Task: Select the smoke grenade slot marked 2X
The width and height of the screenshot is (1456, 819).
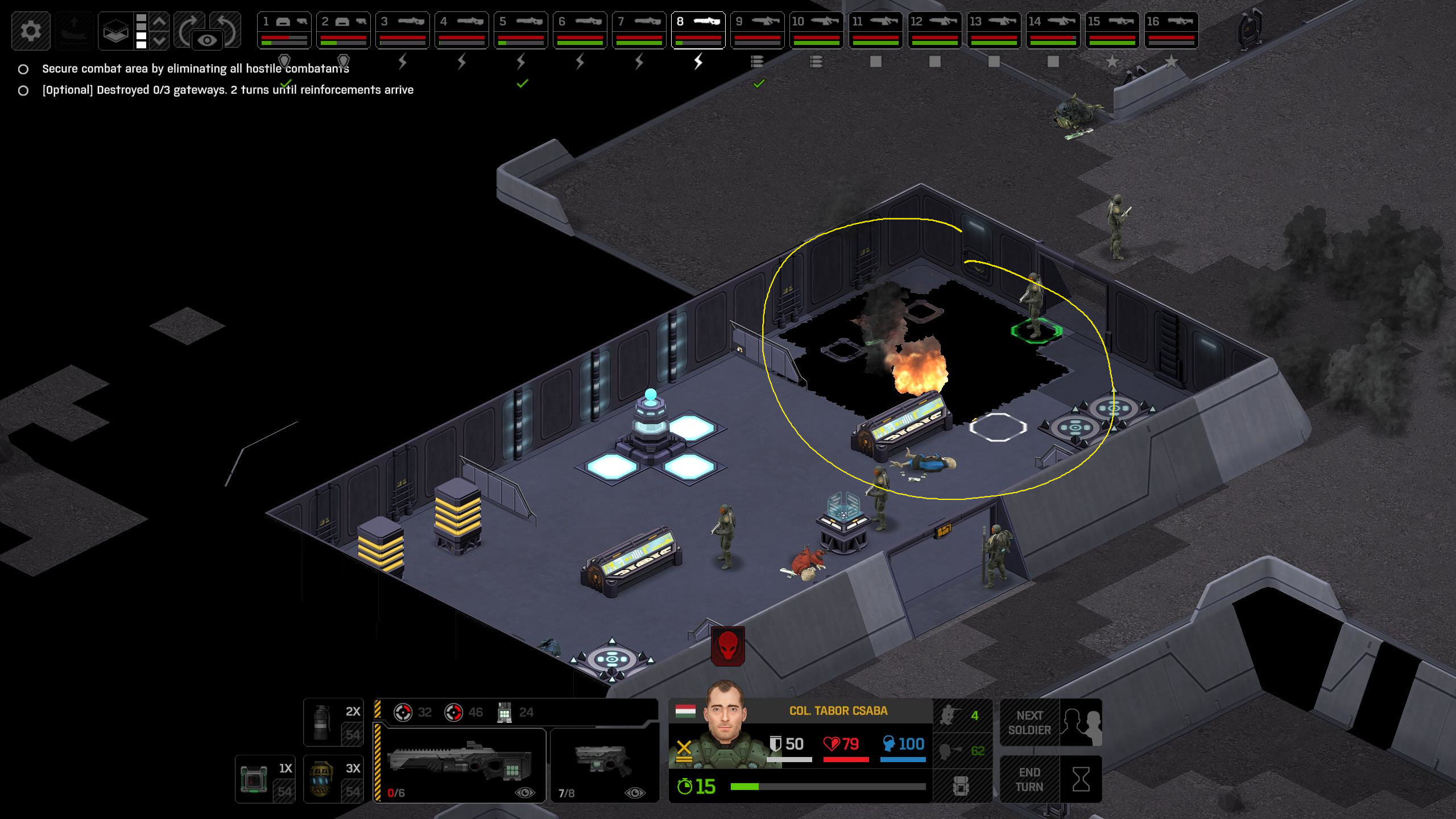Action: (333, 722)
